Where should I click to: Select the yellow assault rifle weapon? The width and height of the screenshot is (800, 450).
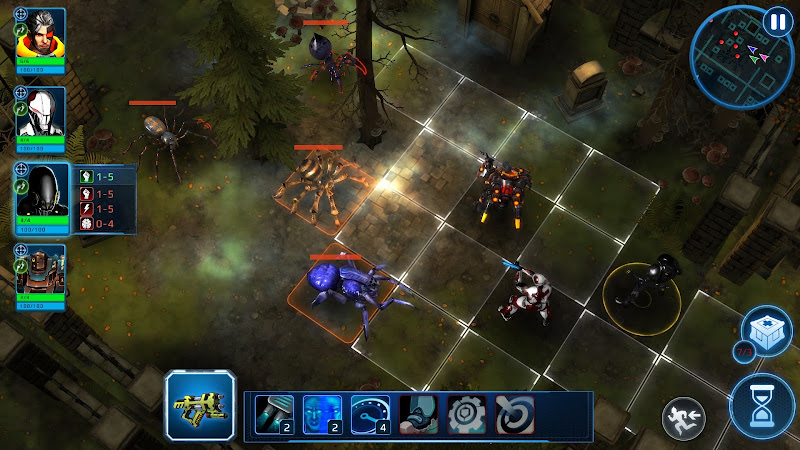[201, 406]
